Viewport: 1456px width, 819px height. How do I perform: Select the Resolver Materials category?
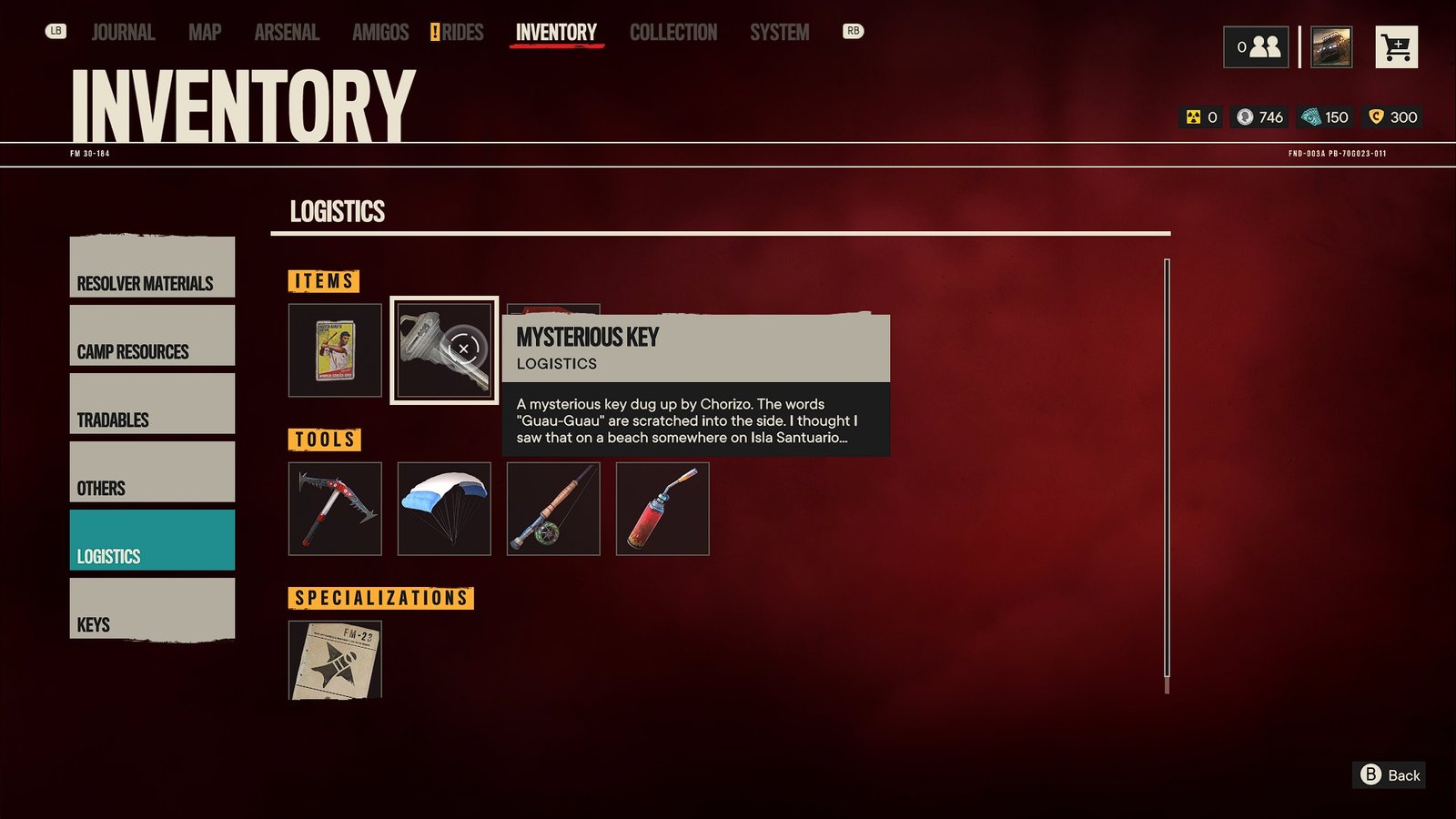tap(152, 268)
